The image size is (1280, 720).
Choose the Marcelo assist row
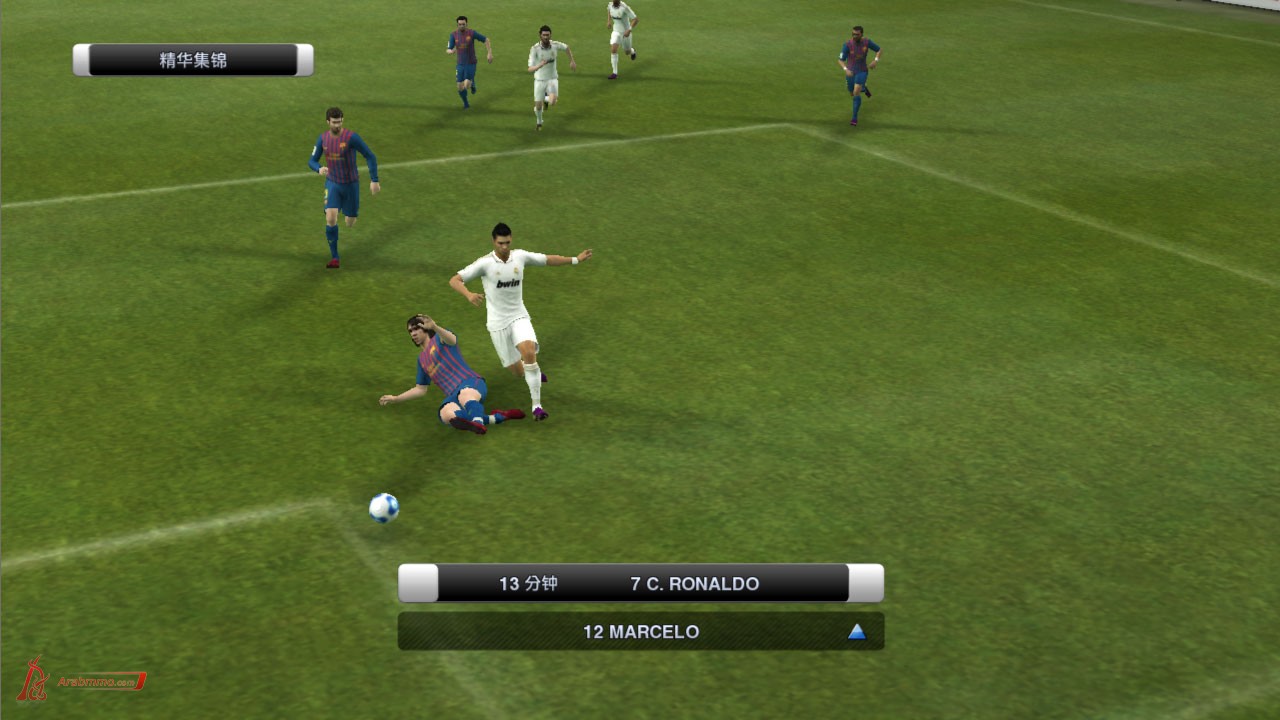click(x=641, y=632)
